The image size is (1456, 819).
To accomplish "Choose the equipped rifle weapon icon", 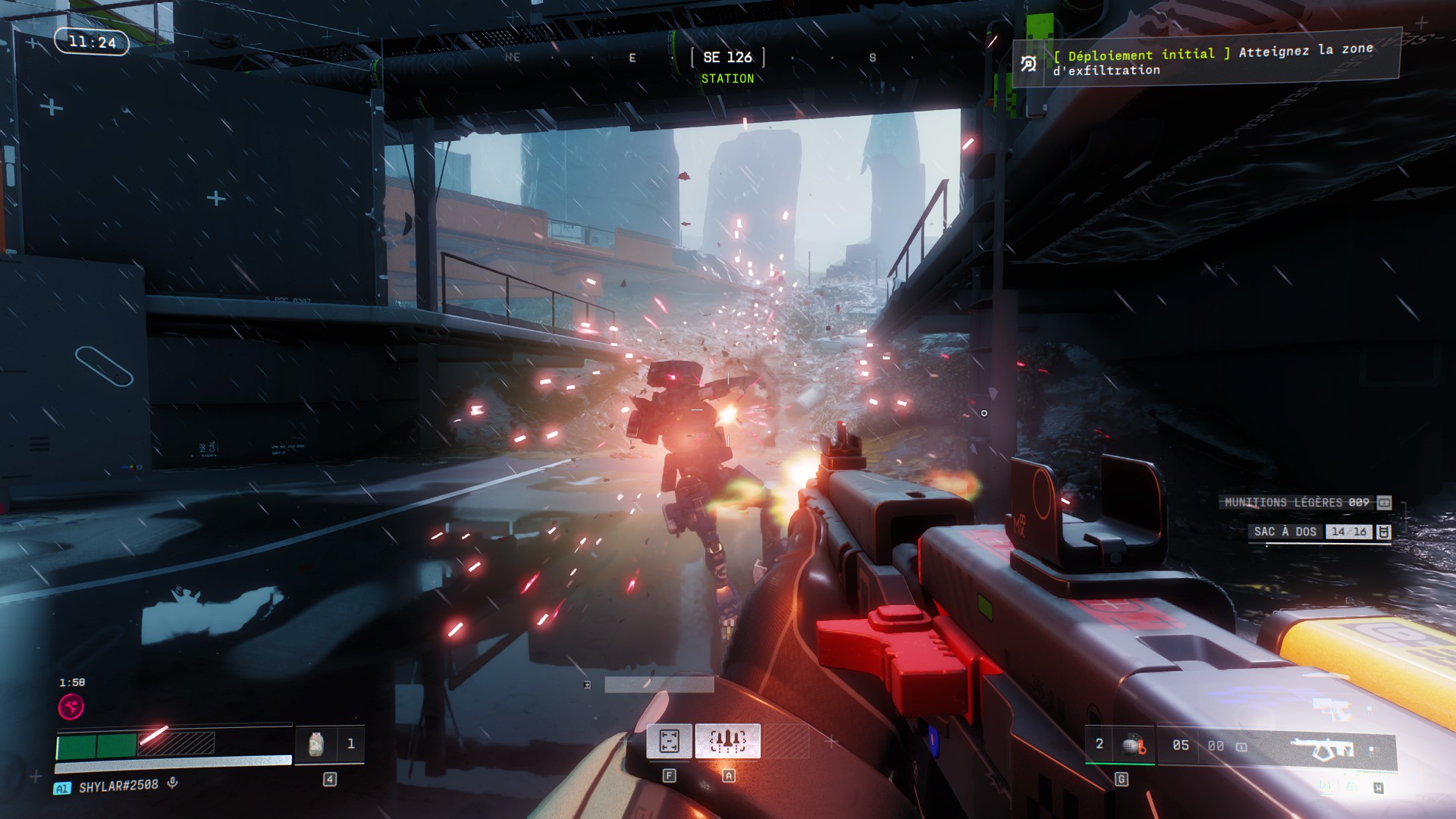I will (1322, 748).
